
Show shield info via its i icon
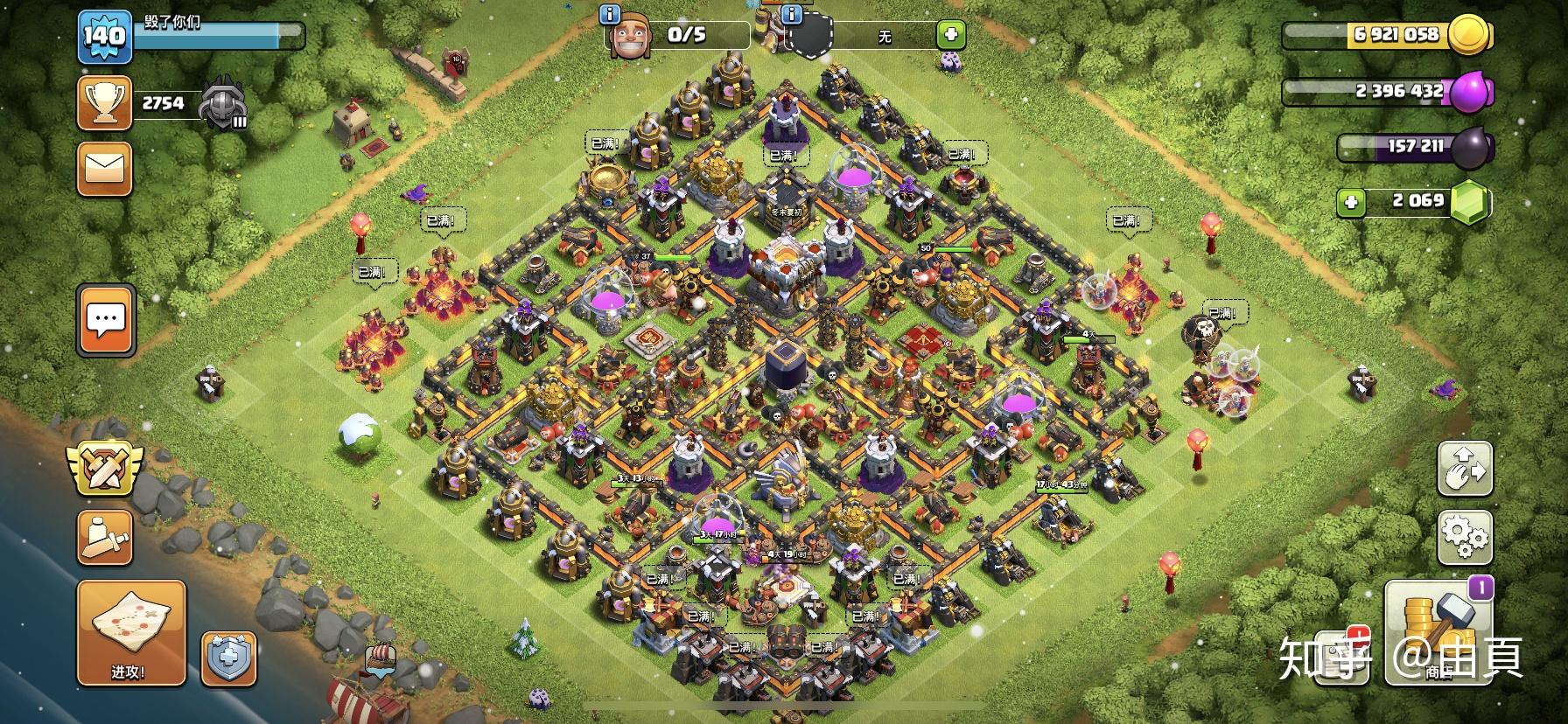[x=792, y=14]
